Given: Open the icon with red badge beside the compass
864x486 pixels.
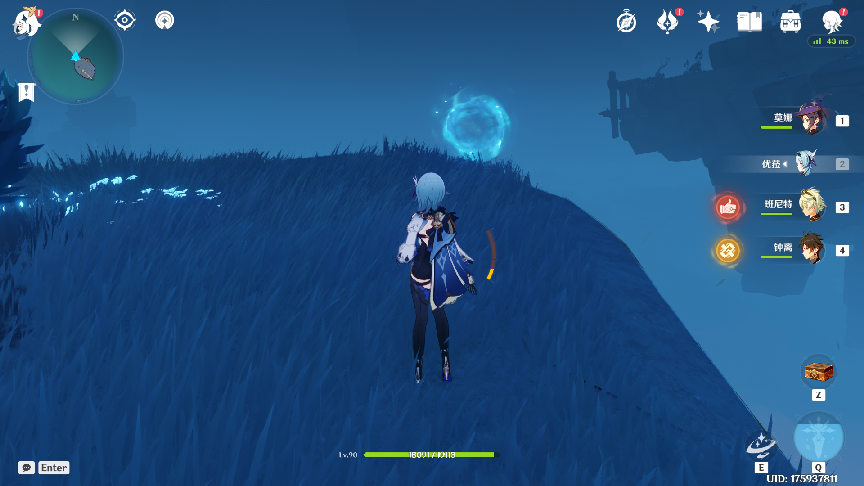Looking at the screenshot, I should point(668,21).
